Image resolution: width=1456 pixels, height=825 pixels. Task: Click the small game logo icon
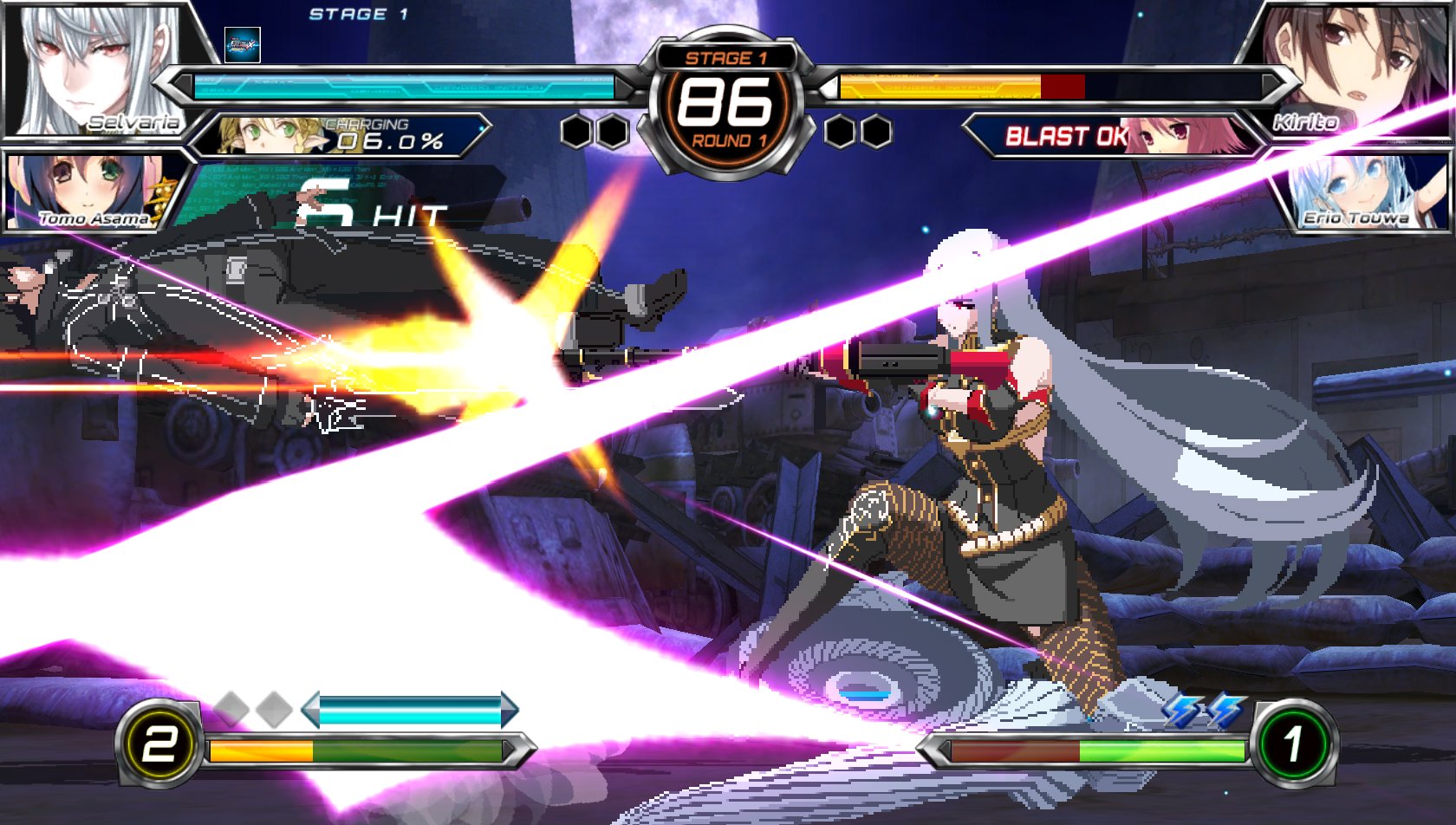point(242,45)
